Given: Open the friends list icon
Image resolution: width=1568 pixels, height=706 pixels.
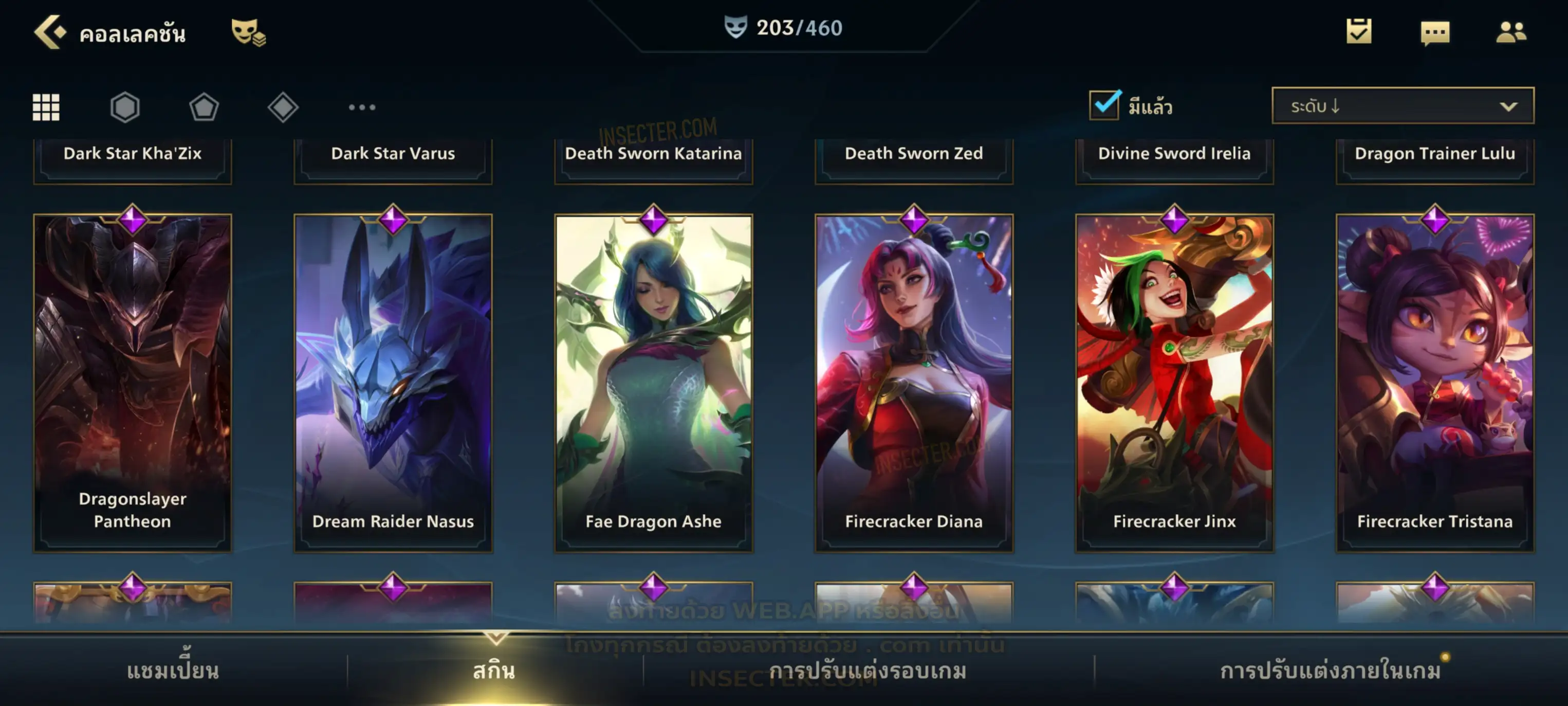Looking at the screenshot, I should click(x=1511, y=32).
